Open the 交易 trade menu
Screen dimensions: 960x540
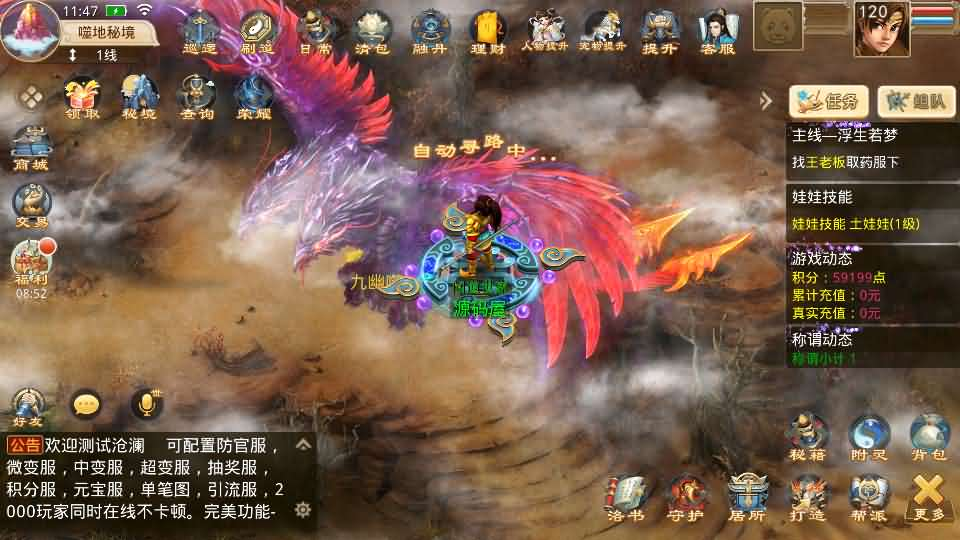31,207
